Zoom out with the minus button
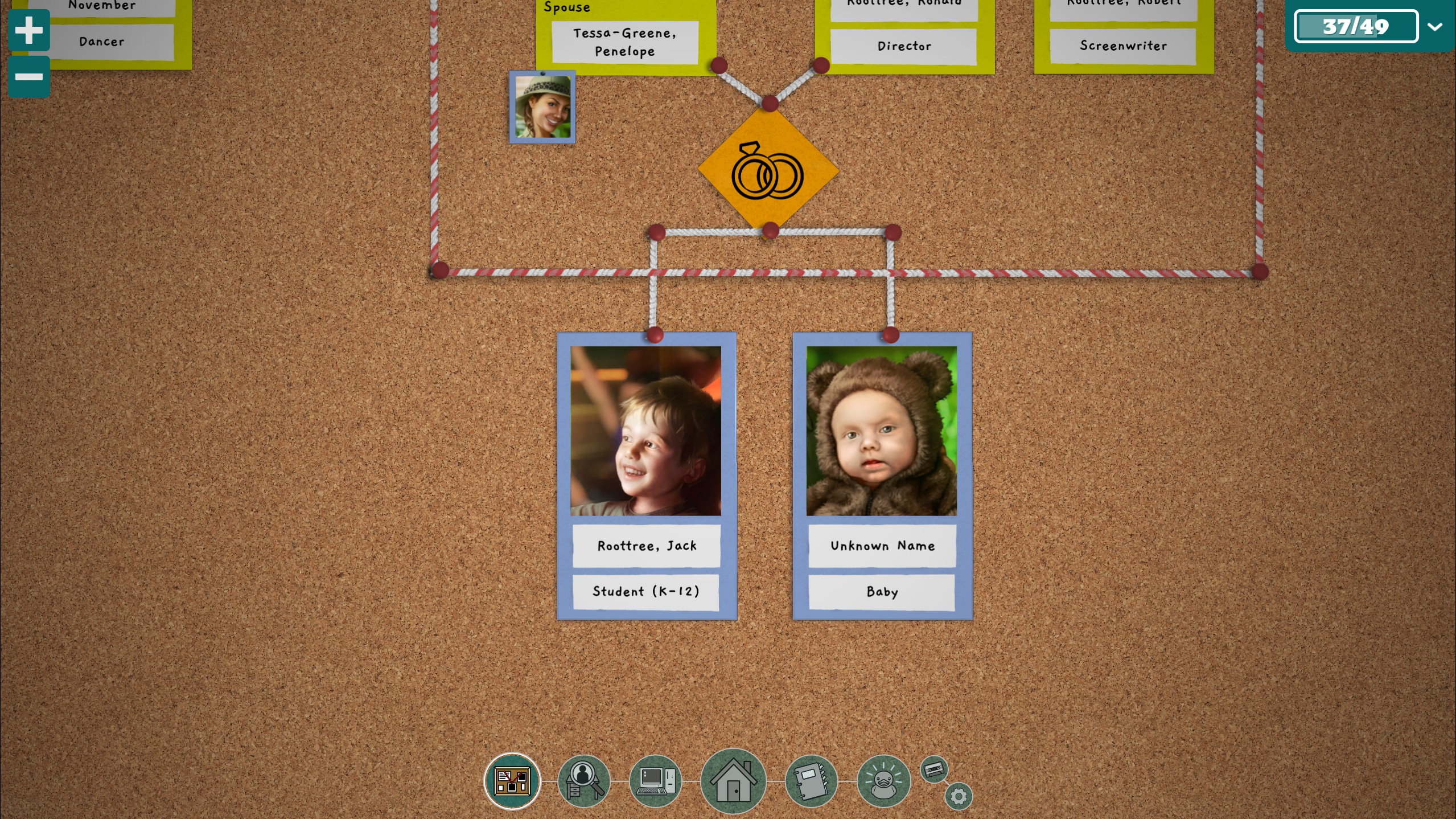This screenshot has height=819, width=1456. [x=28, y=77]
